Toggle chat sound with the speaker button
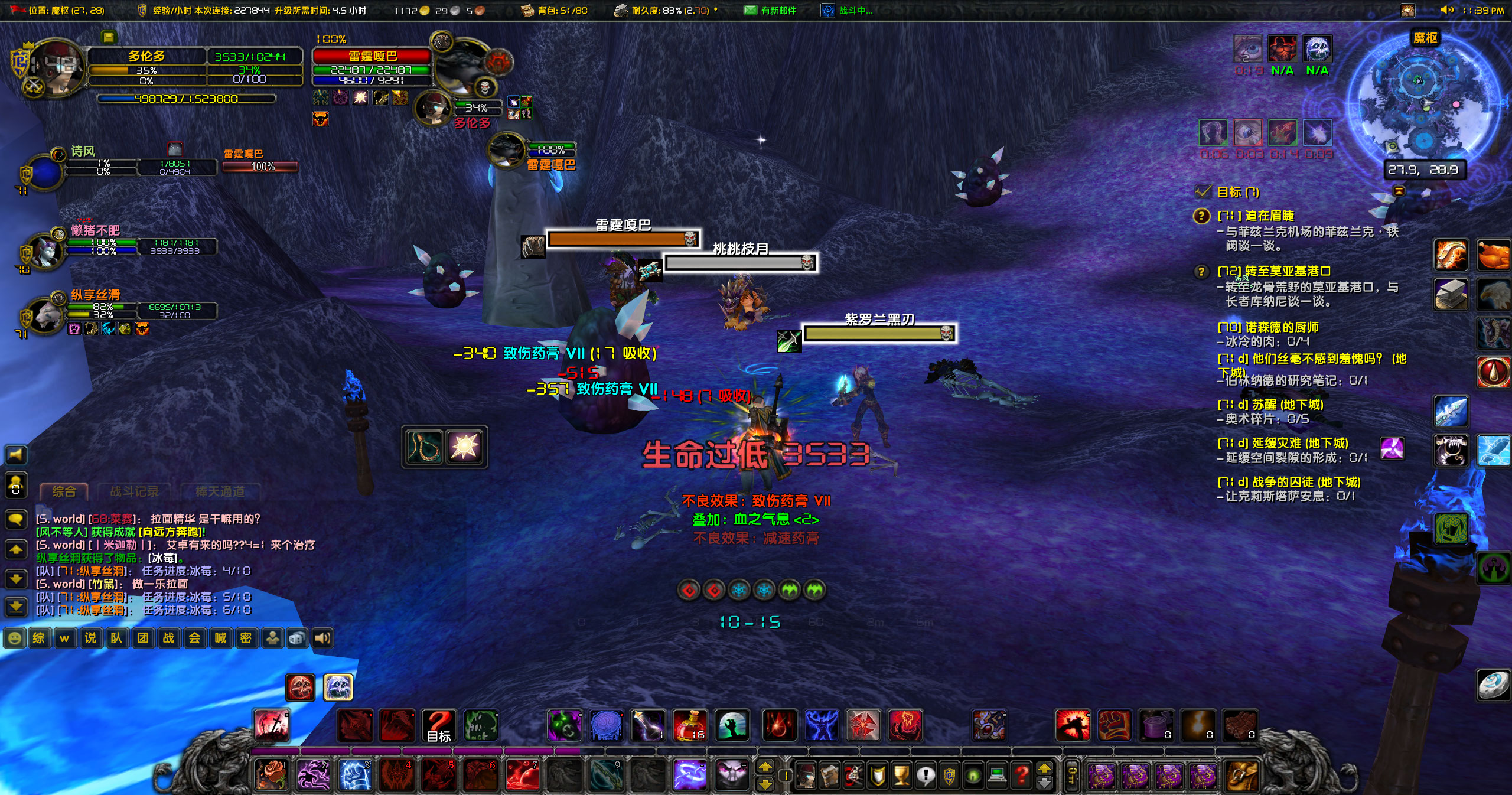This screenshot has width=1512, height=795. (x=322, y=639)
